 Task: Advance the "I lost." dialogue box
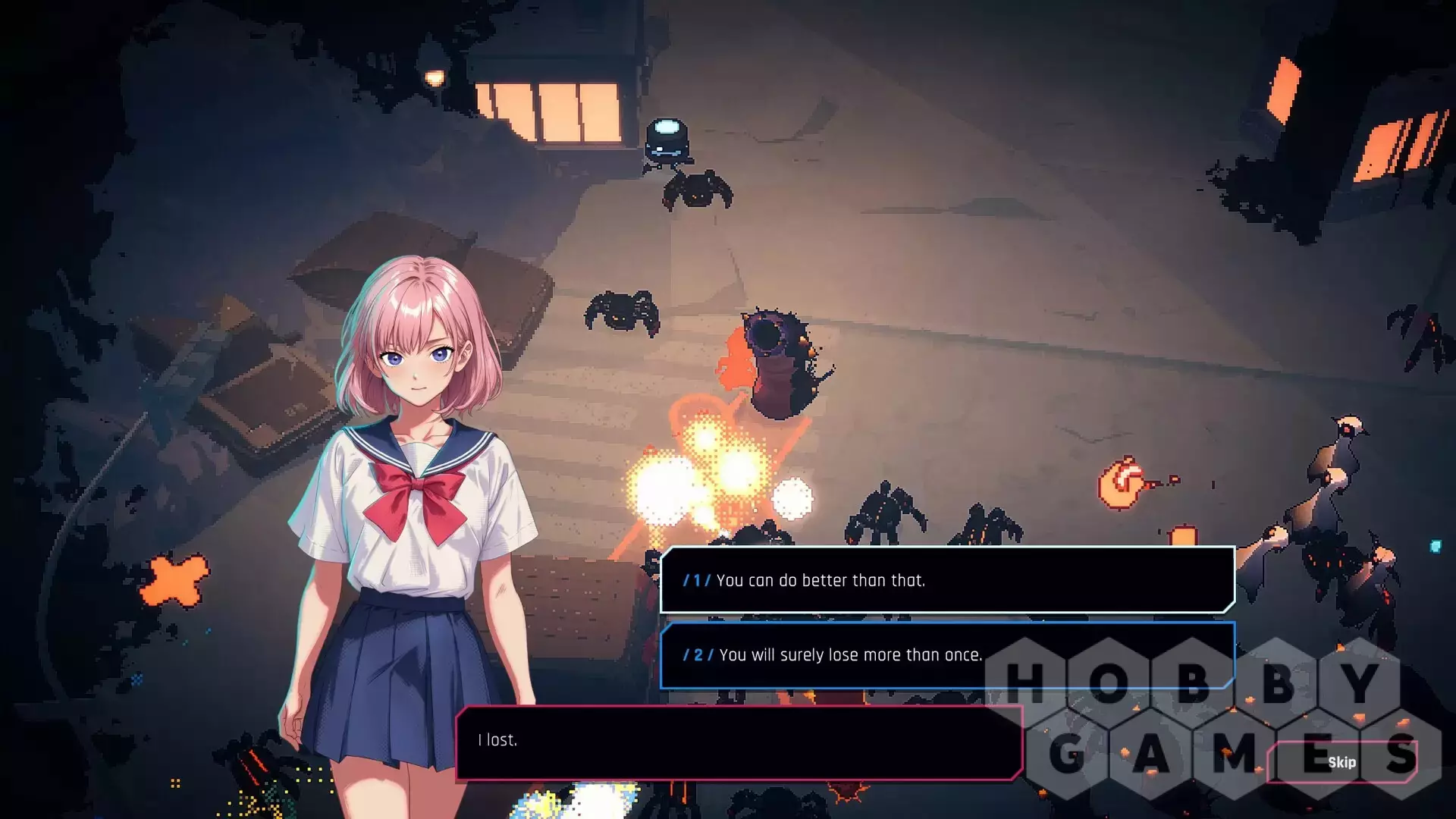point(739,742)
